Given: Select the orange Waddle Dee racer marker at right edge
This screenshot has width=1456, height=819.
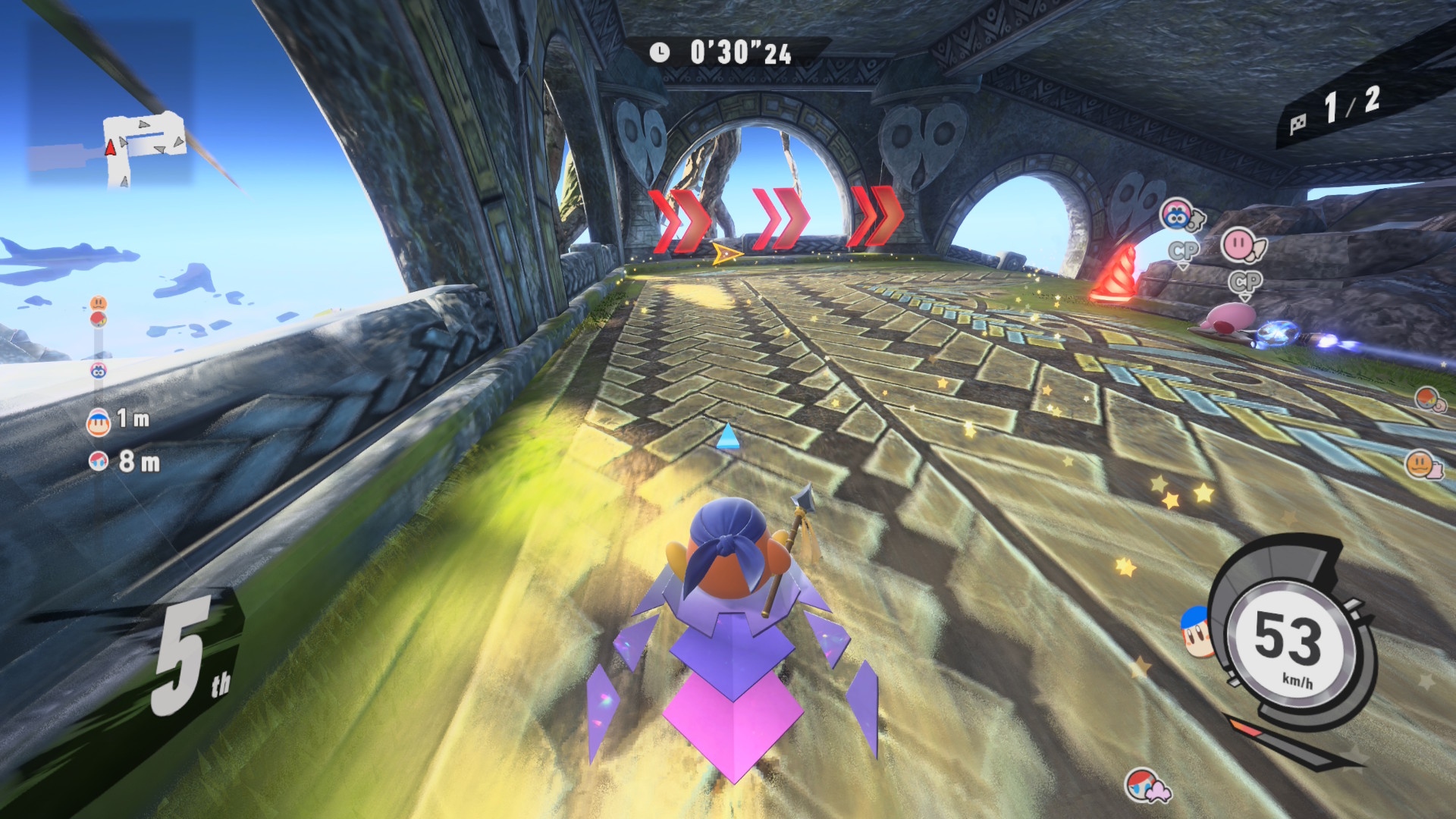Looking at the screenshot, I should pos(1423,463).
